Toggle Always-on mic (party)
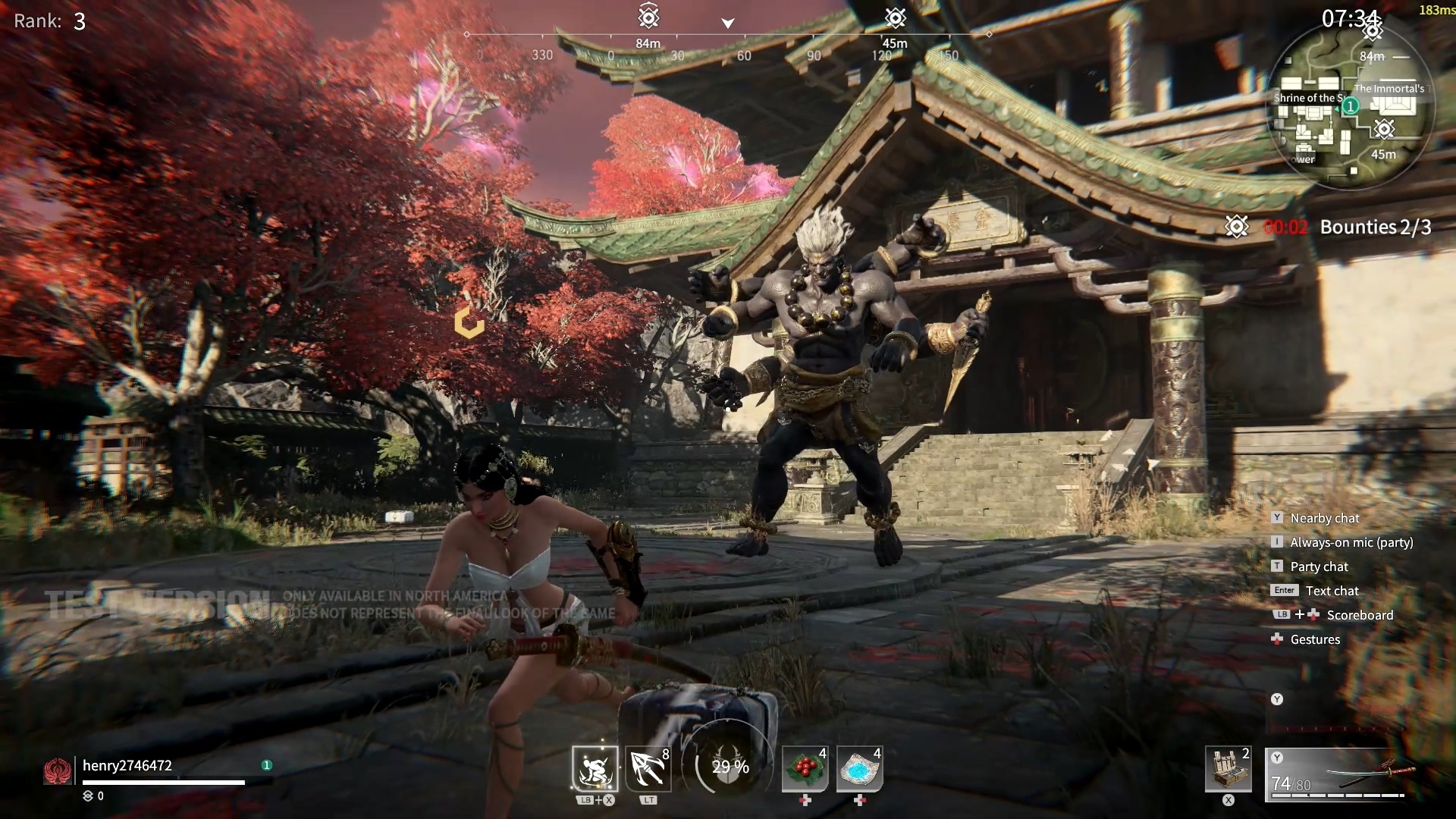Screen dimensions: 1456x819 tap(1351, 542)
